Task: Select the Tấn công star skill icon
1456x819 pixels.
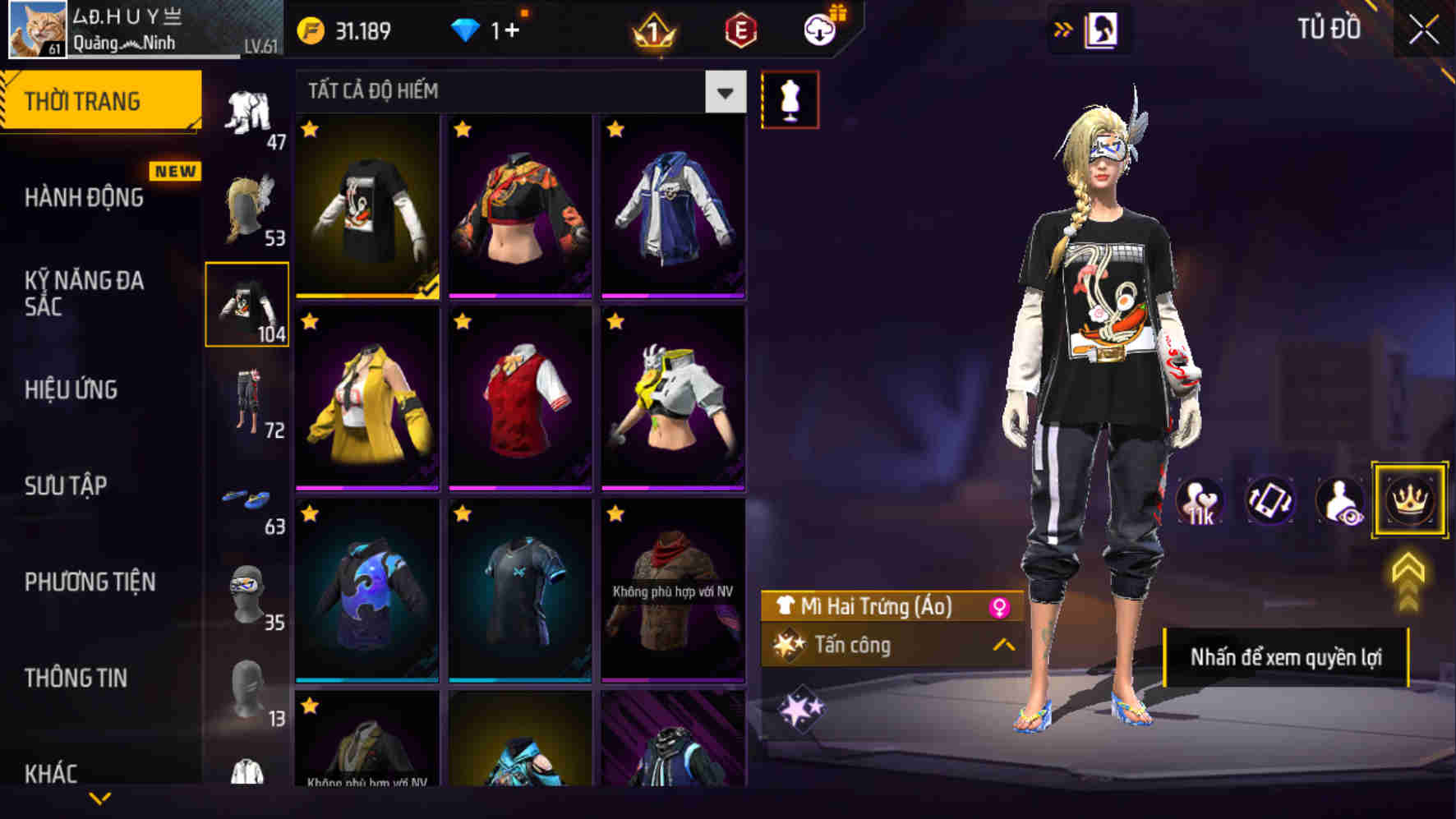Action: (790, 646)
